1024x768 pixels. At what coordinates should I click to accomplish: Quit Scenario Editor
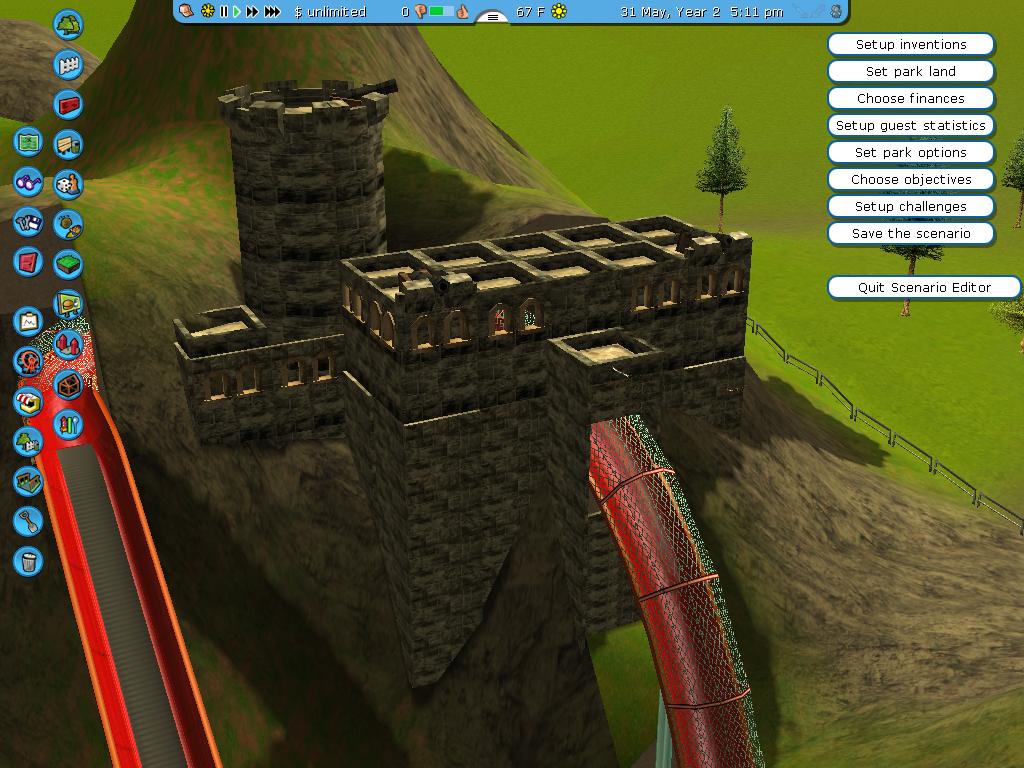pyautogui.click(x=924, y=288)
